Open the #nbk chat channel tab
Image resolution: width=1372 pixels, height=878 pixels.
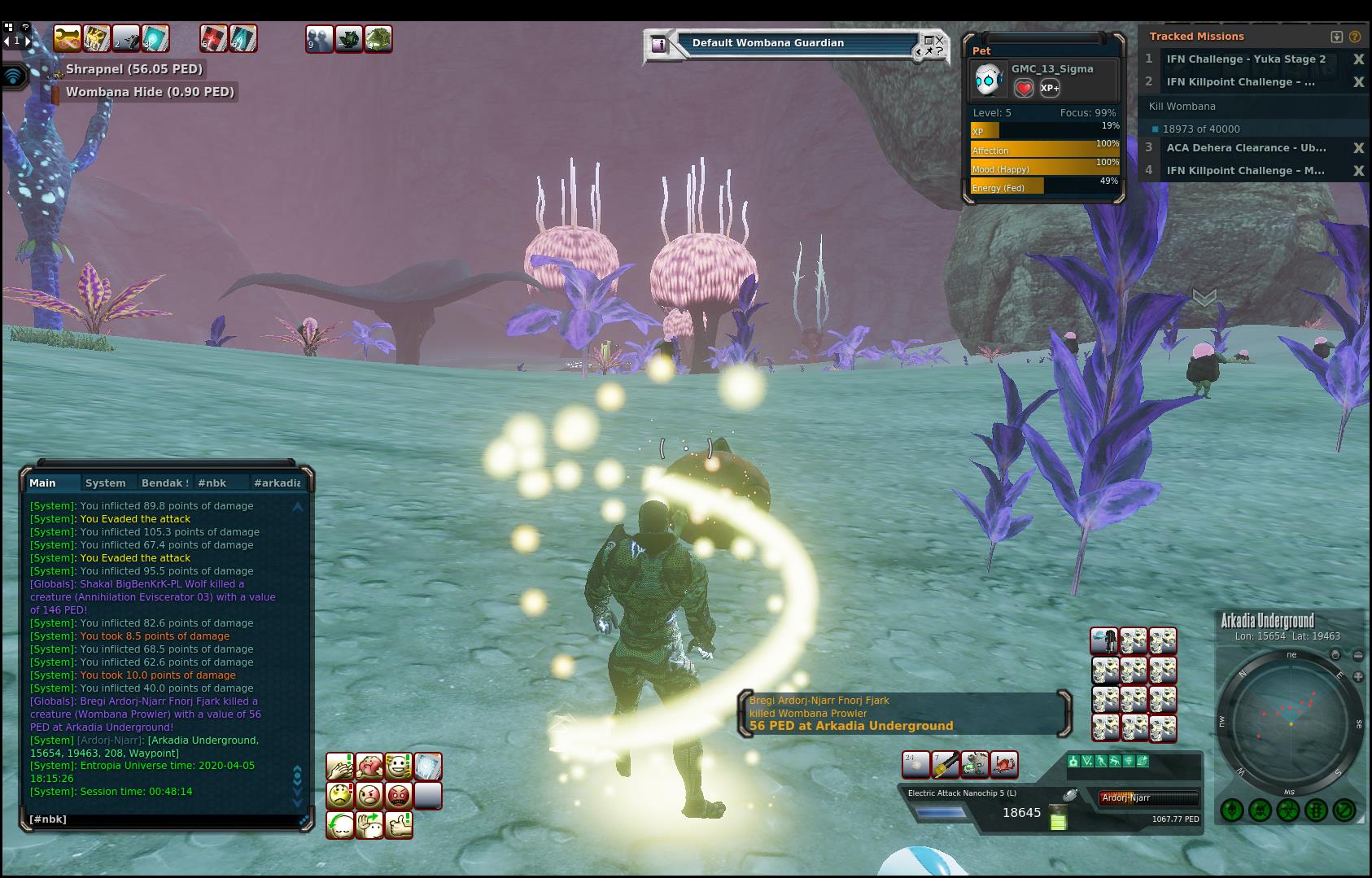click(x=212, y=483)
